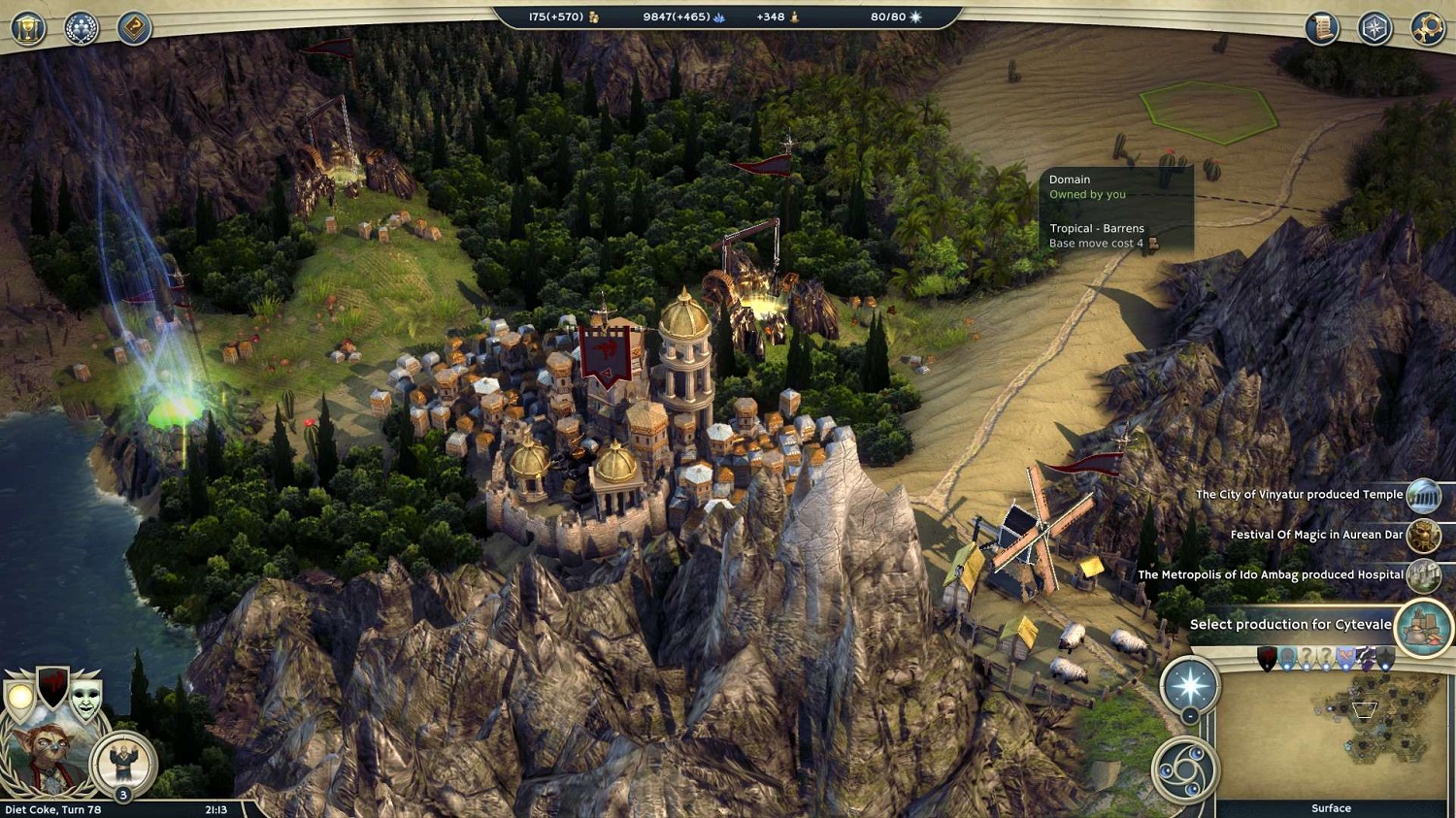Click the small minus button under star
The height and width of the screenshot is (818, 1456).
[x=1190, y=717]
